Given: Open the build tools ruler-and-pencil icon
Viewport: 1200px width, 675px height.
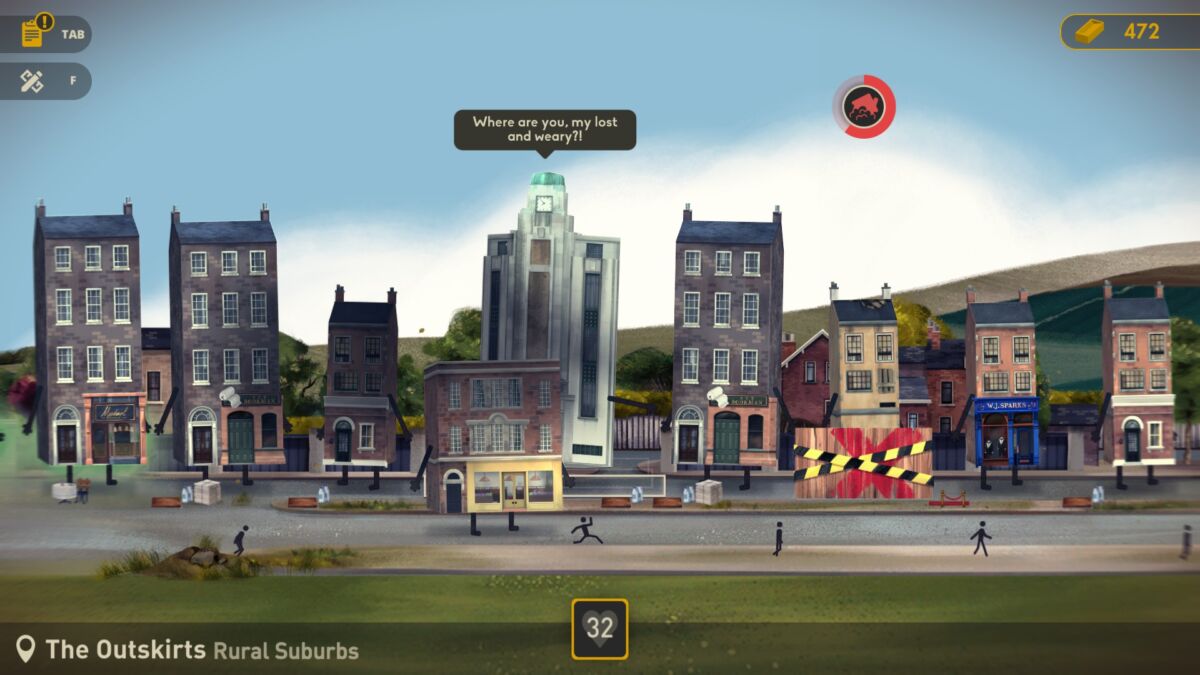Looking at the screenshot, I should tap(32, 81).
